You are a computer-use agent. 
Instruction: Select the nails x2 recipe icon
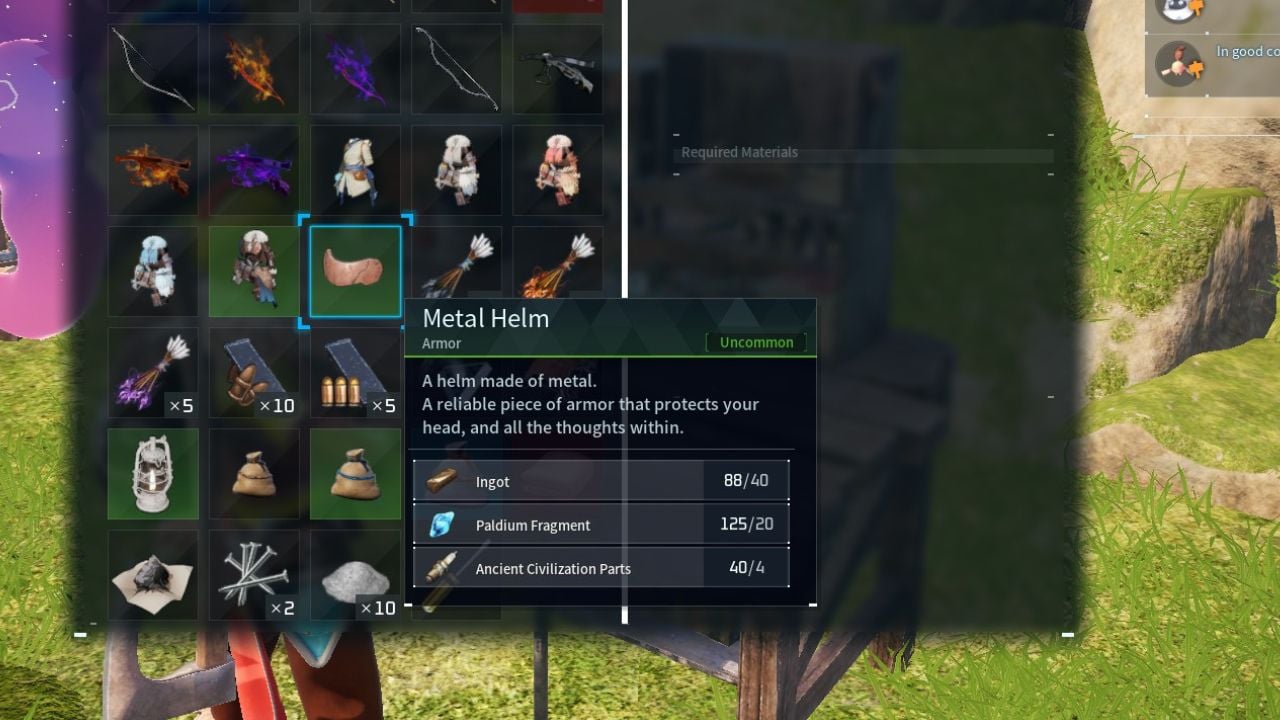(x=254, y=573)
